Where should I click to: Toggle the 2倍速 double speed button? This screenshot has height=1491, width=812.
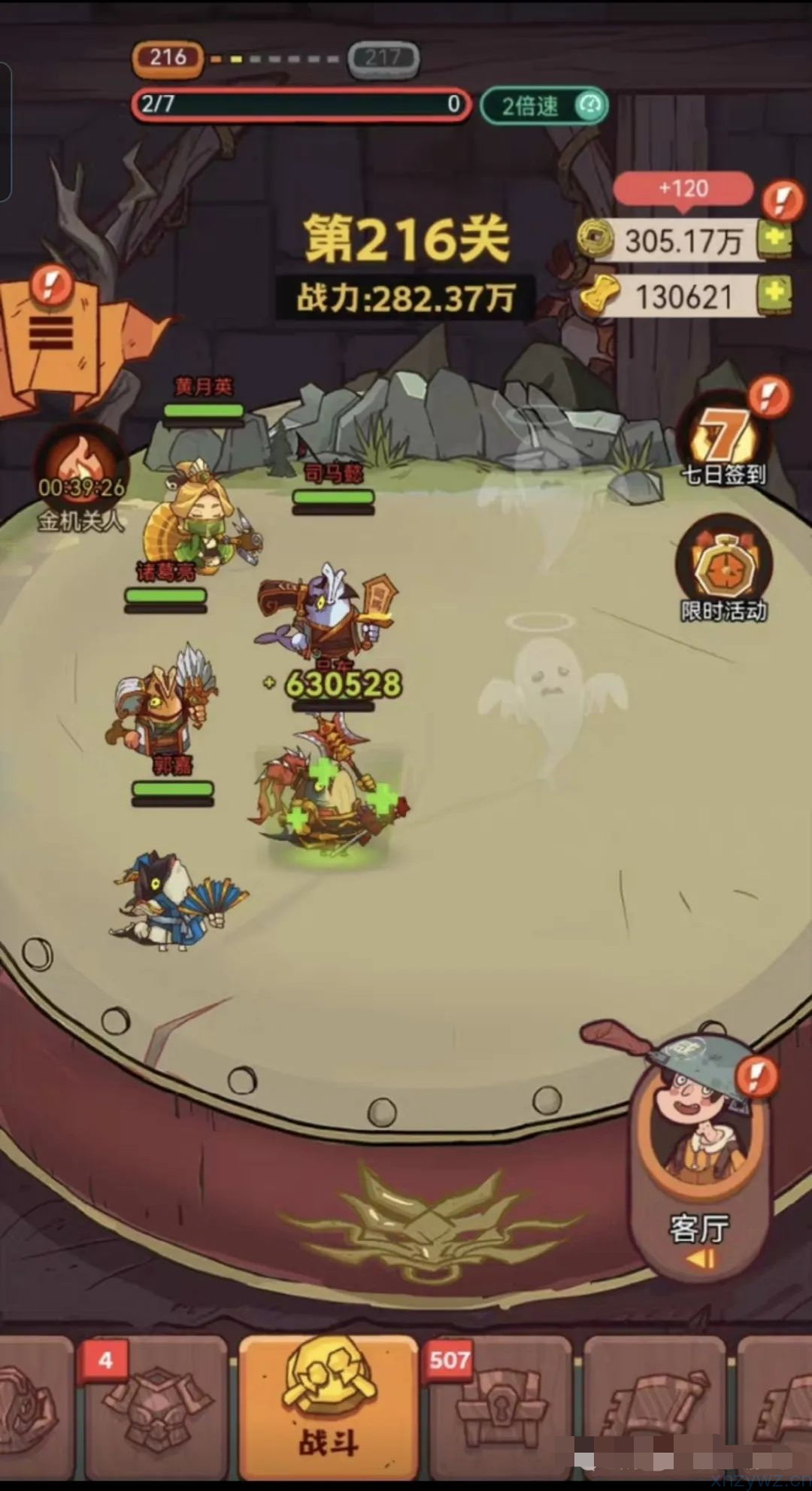pyautogui.click(x=544, y=106)
